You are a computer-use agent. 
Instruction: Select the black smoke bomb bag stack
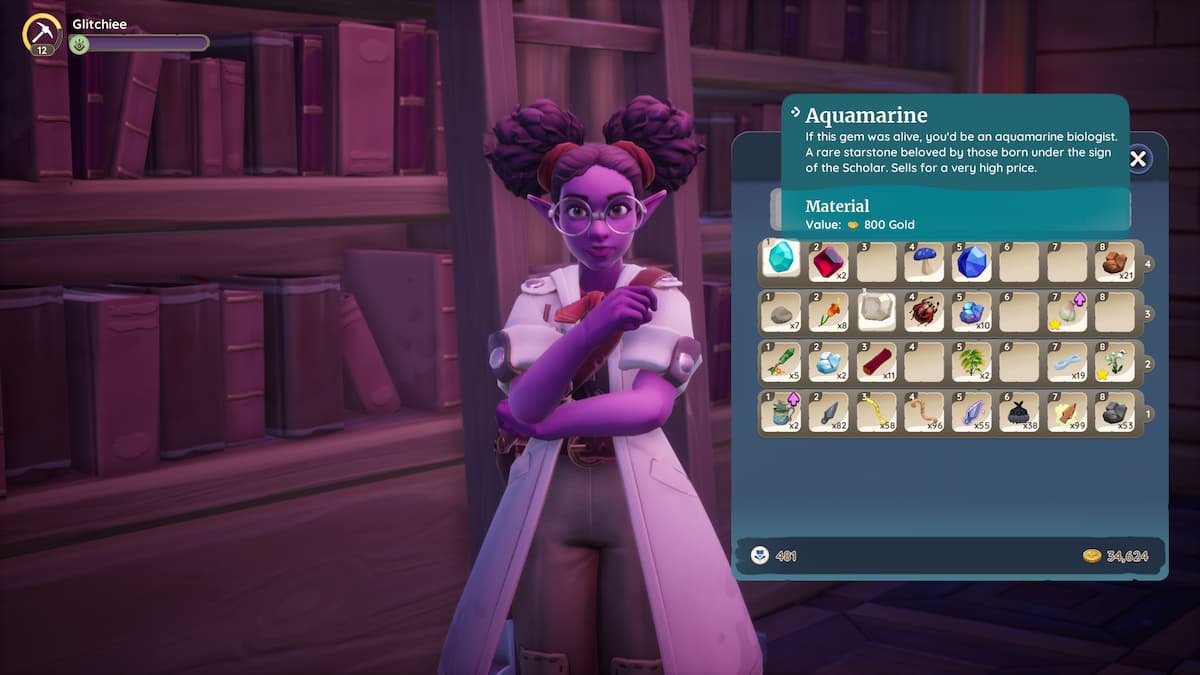(1018, 412)
